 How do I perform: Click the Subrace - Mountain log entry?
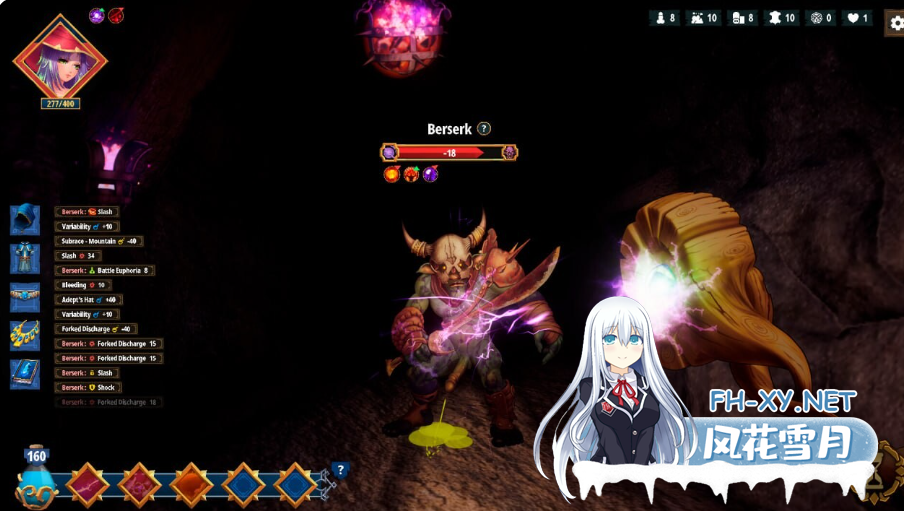click(99, 241)
